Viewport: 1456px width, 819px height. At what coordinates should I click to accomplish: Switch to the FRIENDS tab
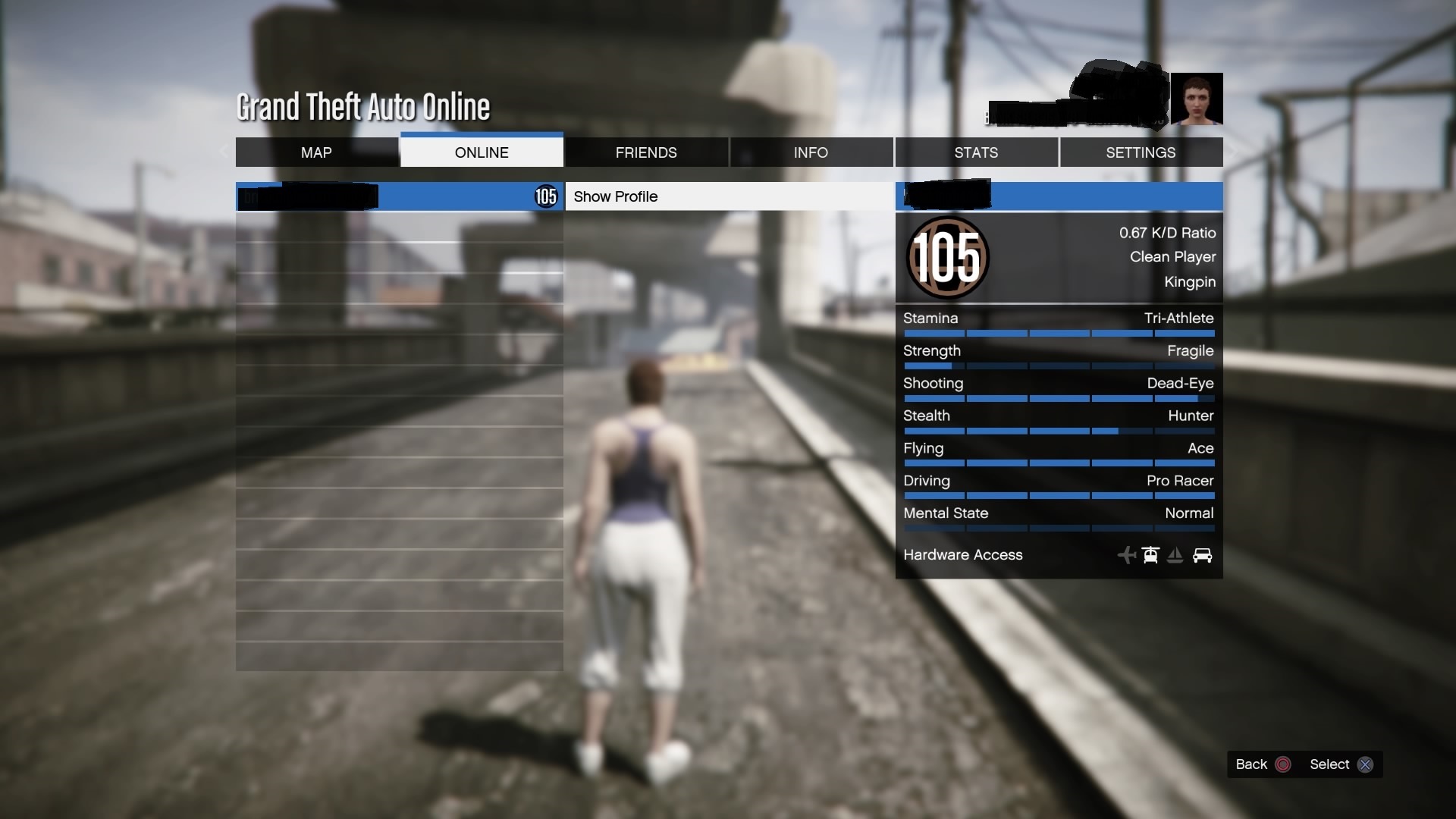pos(646,152)
